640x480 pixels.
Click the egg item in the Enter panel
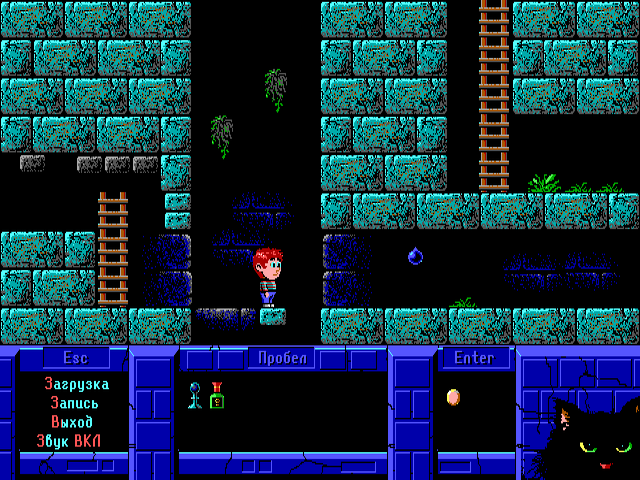pyautogui.click(x=453, y=397)
